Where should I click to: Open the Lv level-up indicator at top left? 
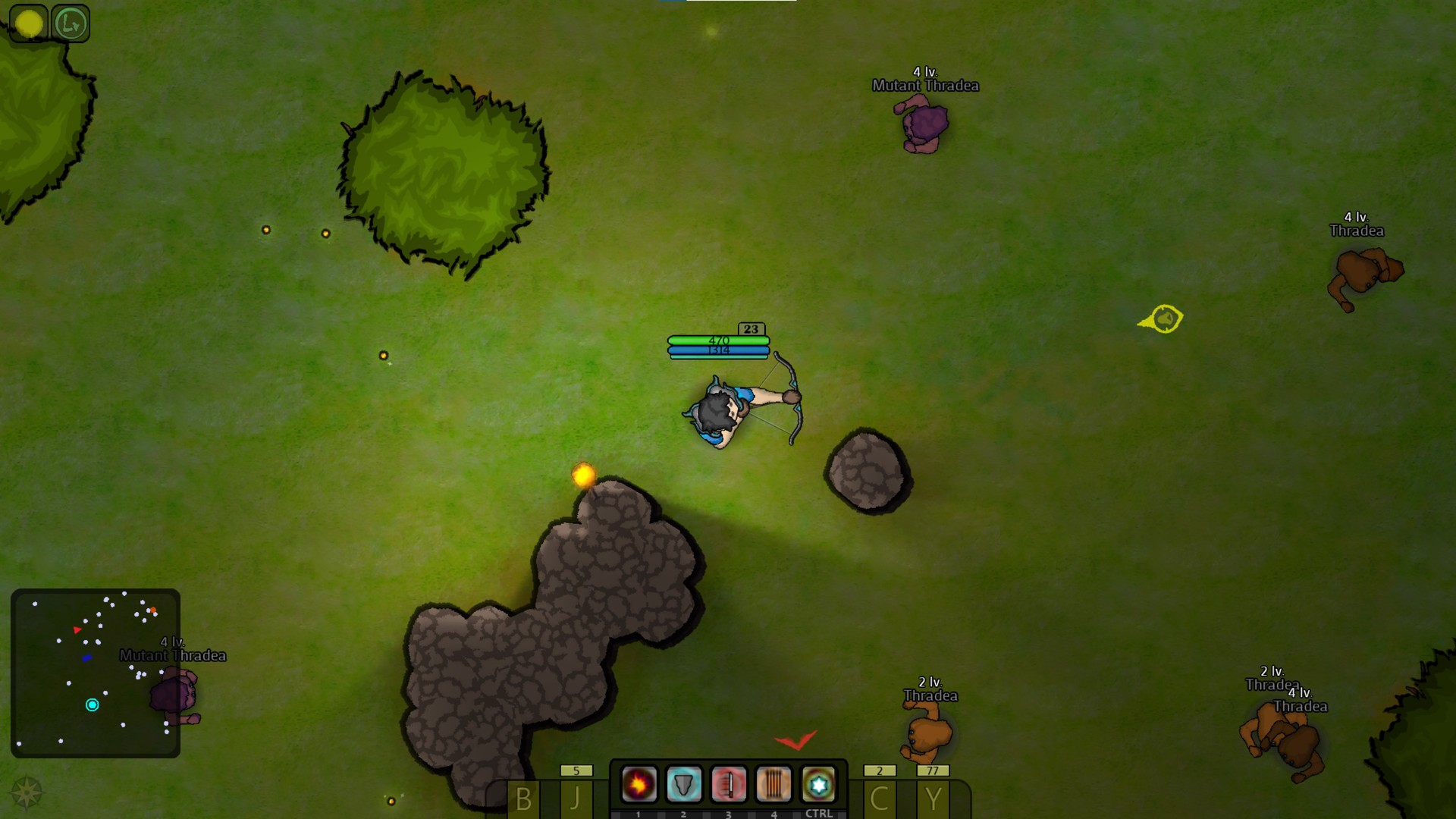point(71,22)
